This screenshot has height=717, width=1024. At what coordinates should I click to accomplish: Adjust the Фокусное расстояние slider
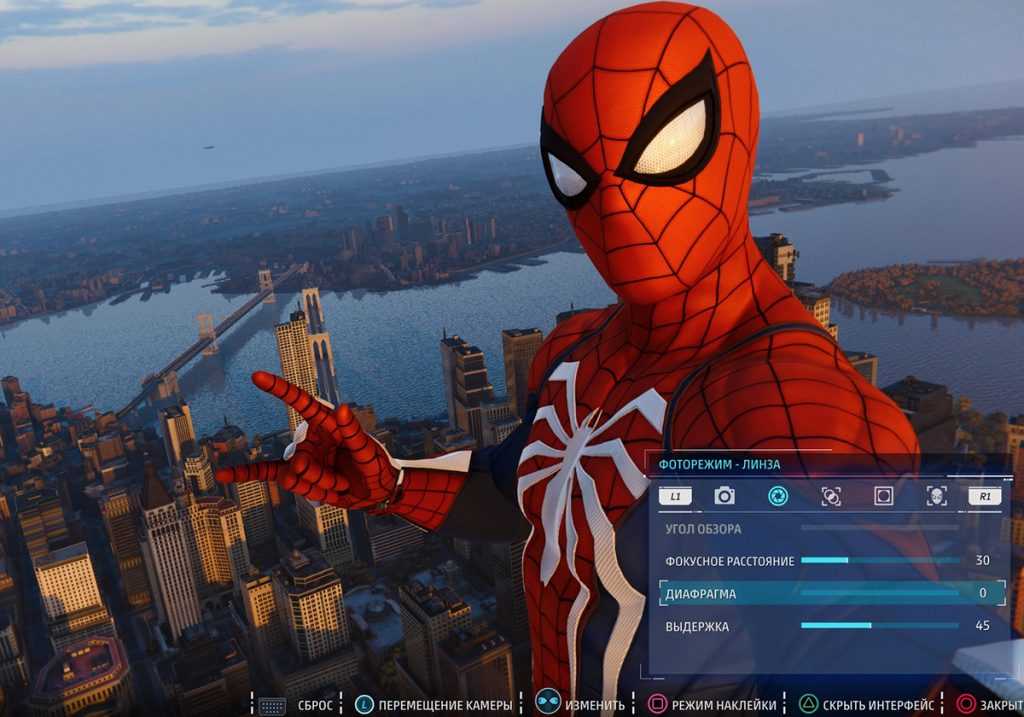tap(879, 561)
